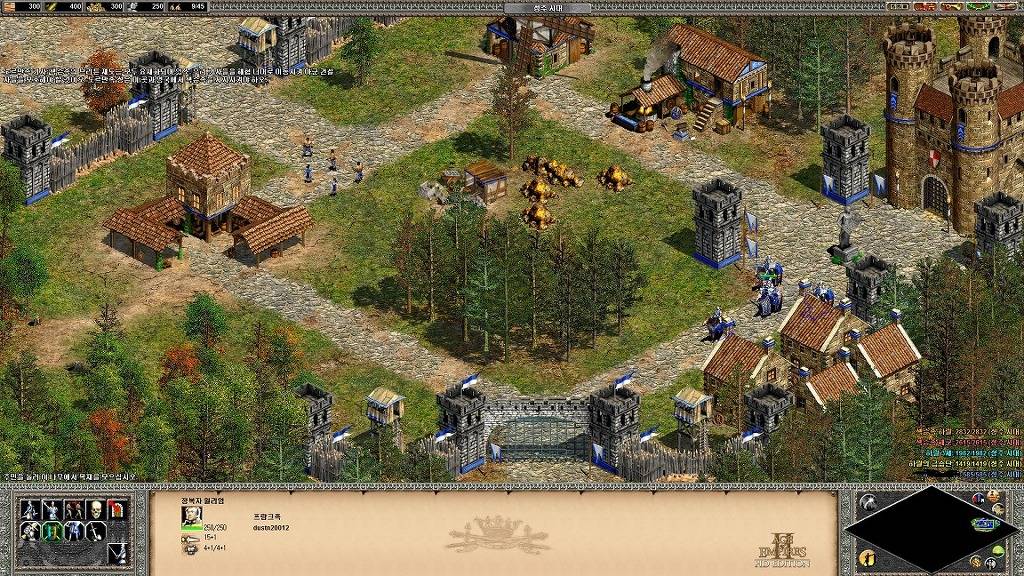The height and width of the screenshot is (576, 1024).
Task: Click the green circle button by the minimap
Action: pyautogui.click(x=998, y=550)
